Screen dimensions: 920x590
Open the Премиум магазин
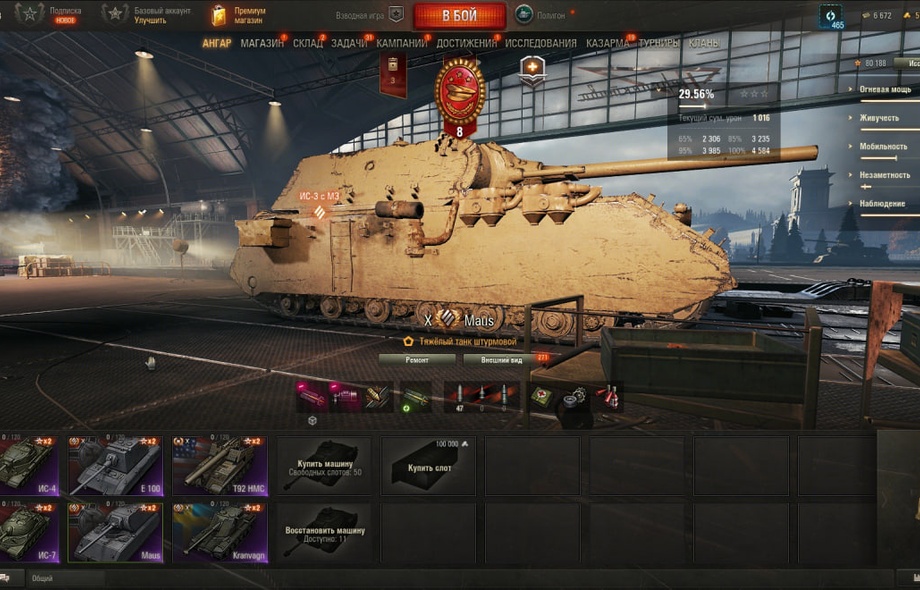coord(238,15)
